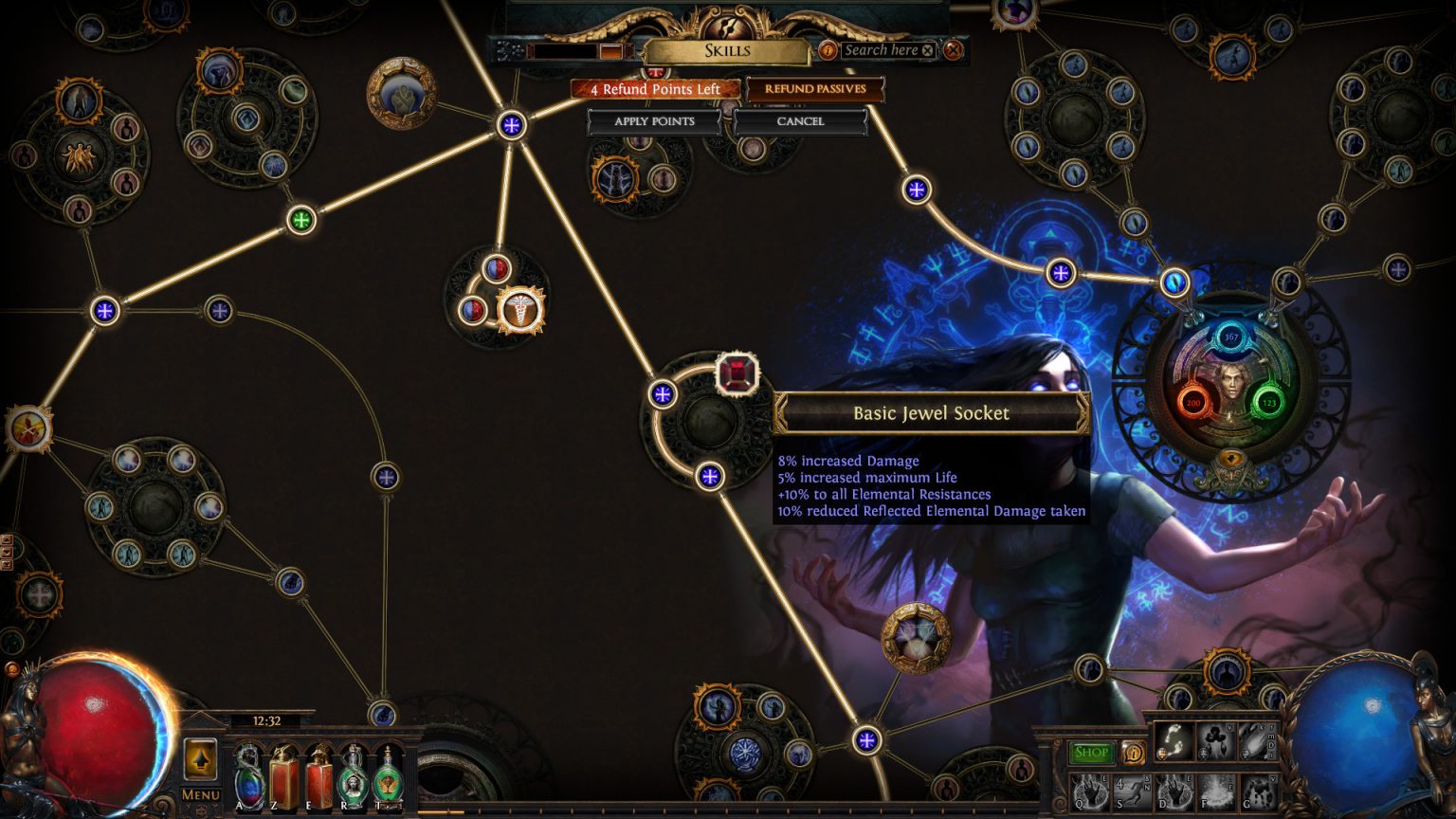Toggle the footprints cosmetic effect slot

(x=1173, y=741)
